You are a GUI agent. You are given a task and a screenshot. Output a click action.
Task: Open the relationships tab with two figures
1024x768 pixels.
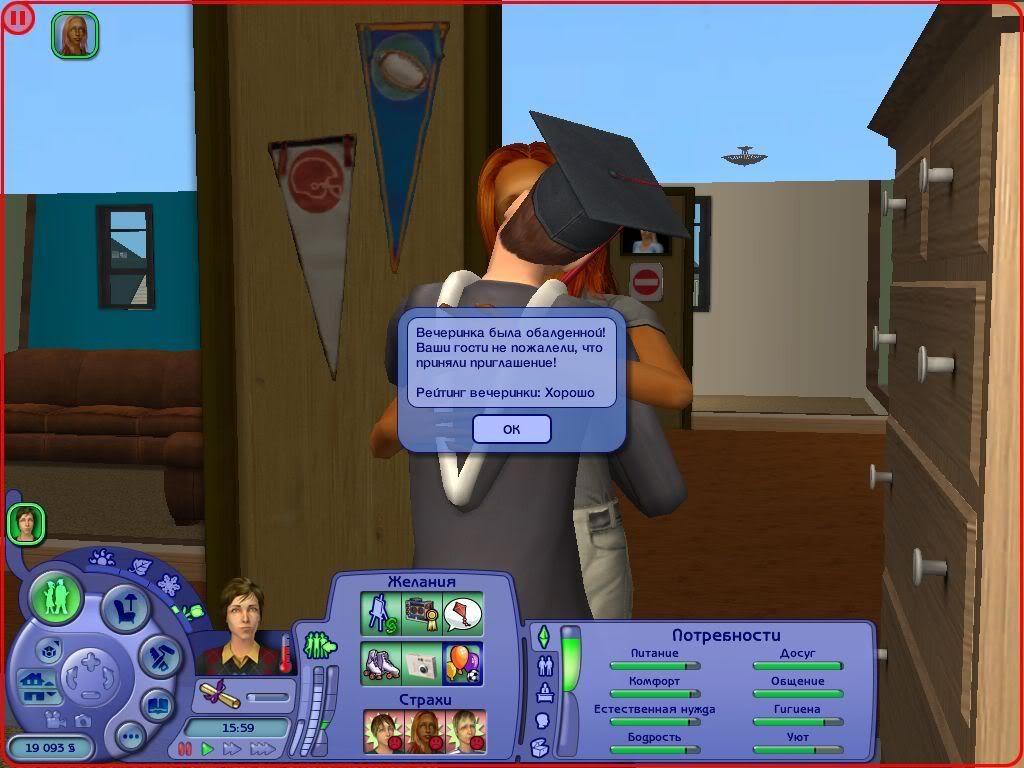coord(545,665)
